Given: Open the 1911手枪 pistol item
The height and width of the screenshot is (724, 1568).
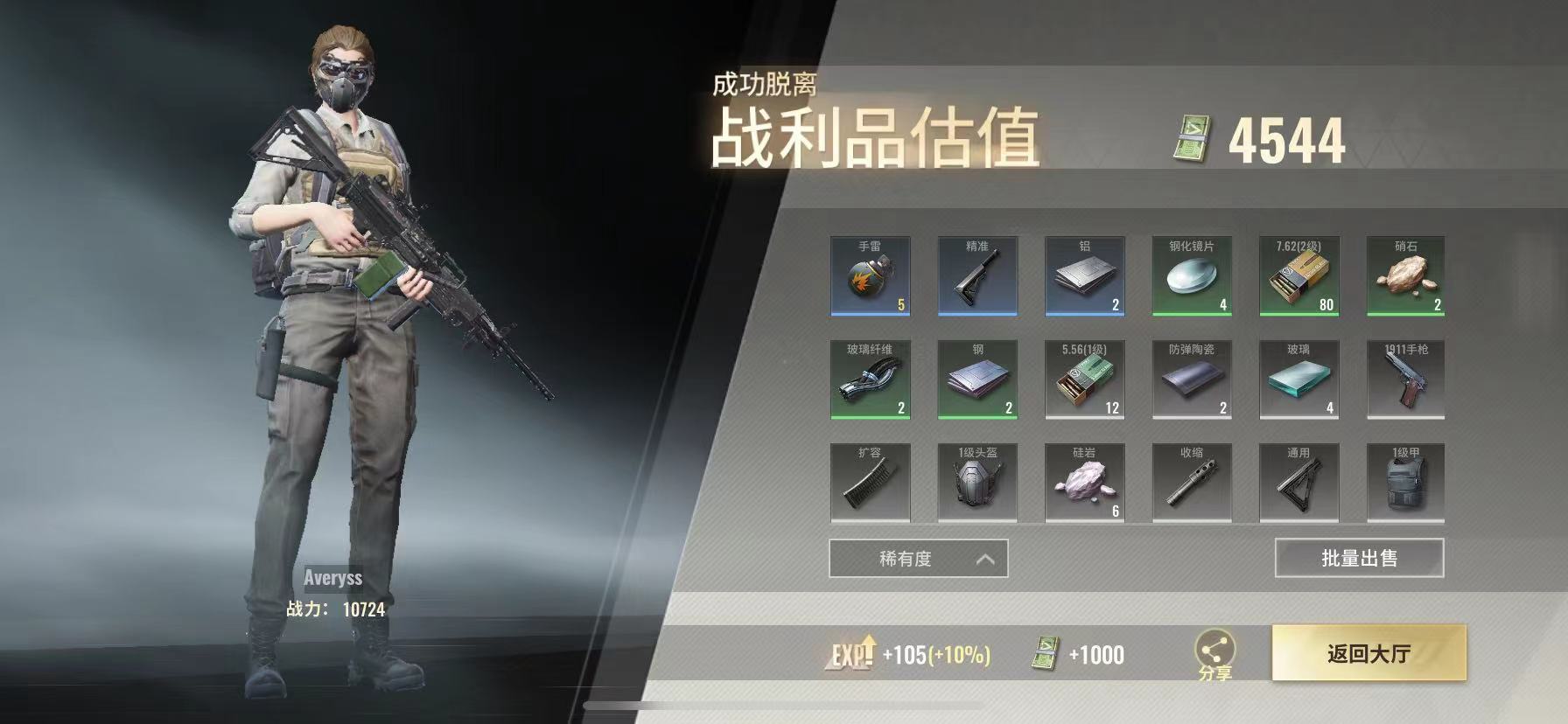Looking at the screenshot, I should pyautogui.click(x=1407, y=379).
